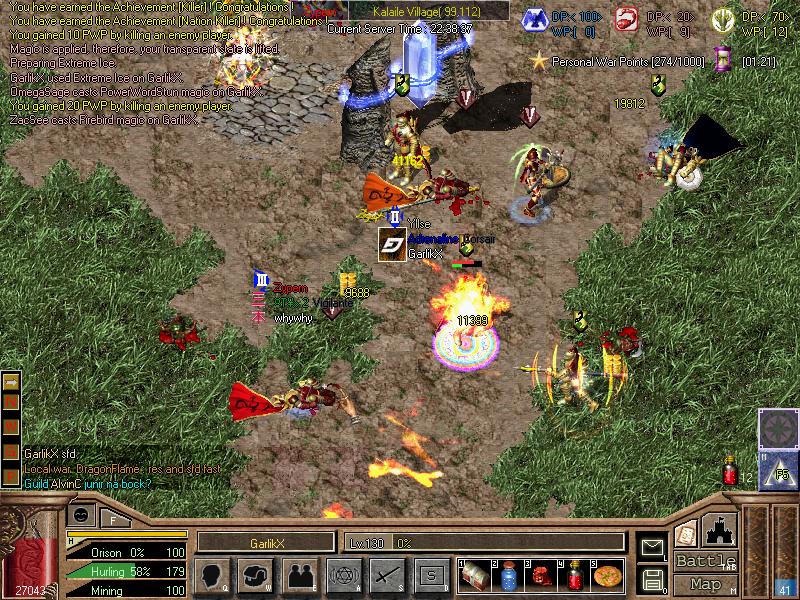Screen dimensions: 800x600
Task: Open the character head profile button
Action: [211, 576]
